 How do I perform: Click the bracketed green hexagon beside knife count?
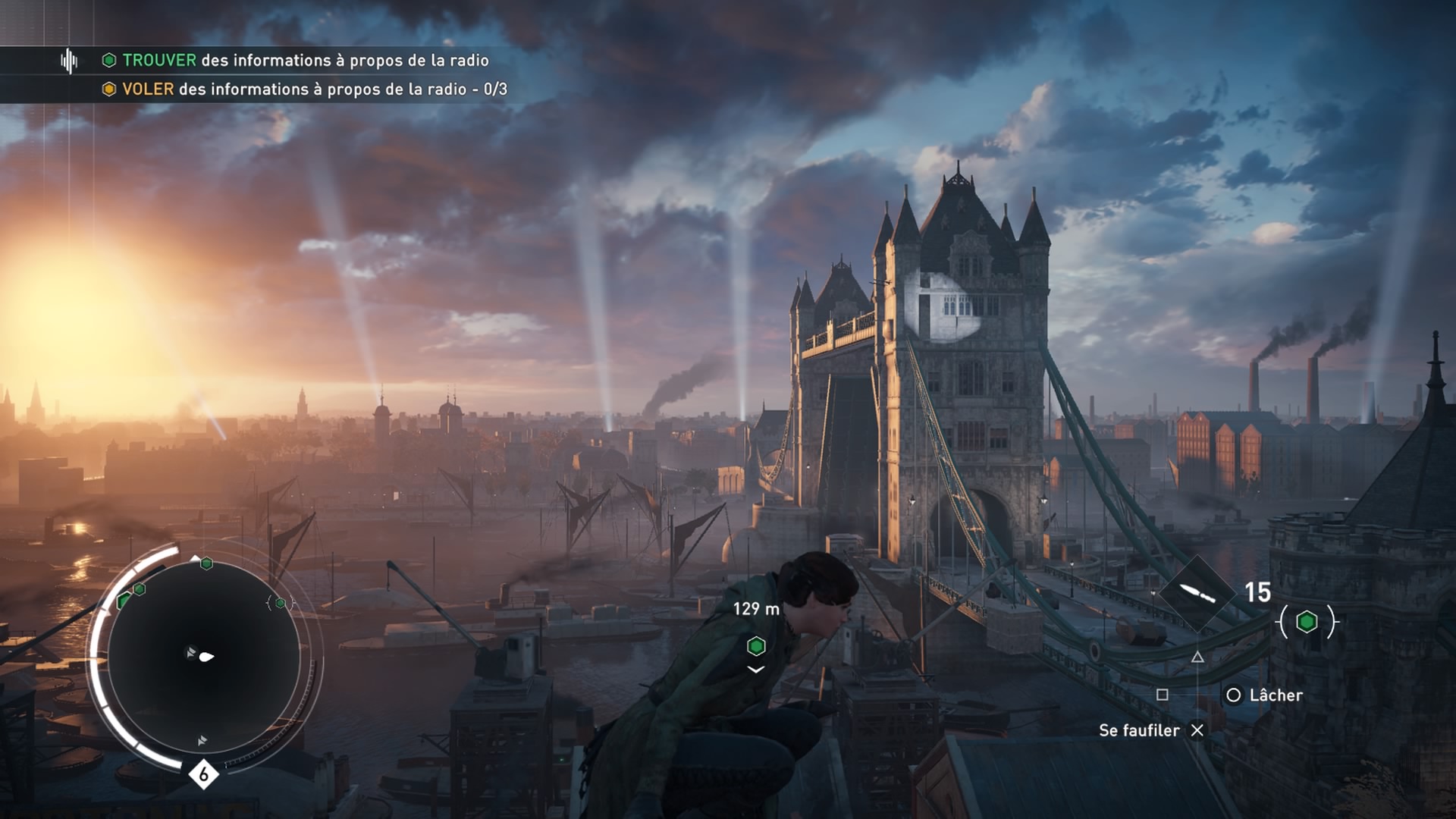(1307, 622)
